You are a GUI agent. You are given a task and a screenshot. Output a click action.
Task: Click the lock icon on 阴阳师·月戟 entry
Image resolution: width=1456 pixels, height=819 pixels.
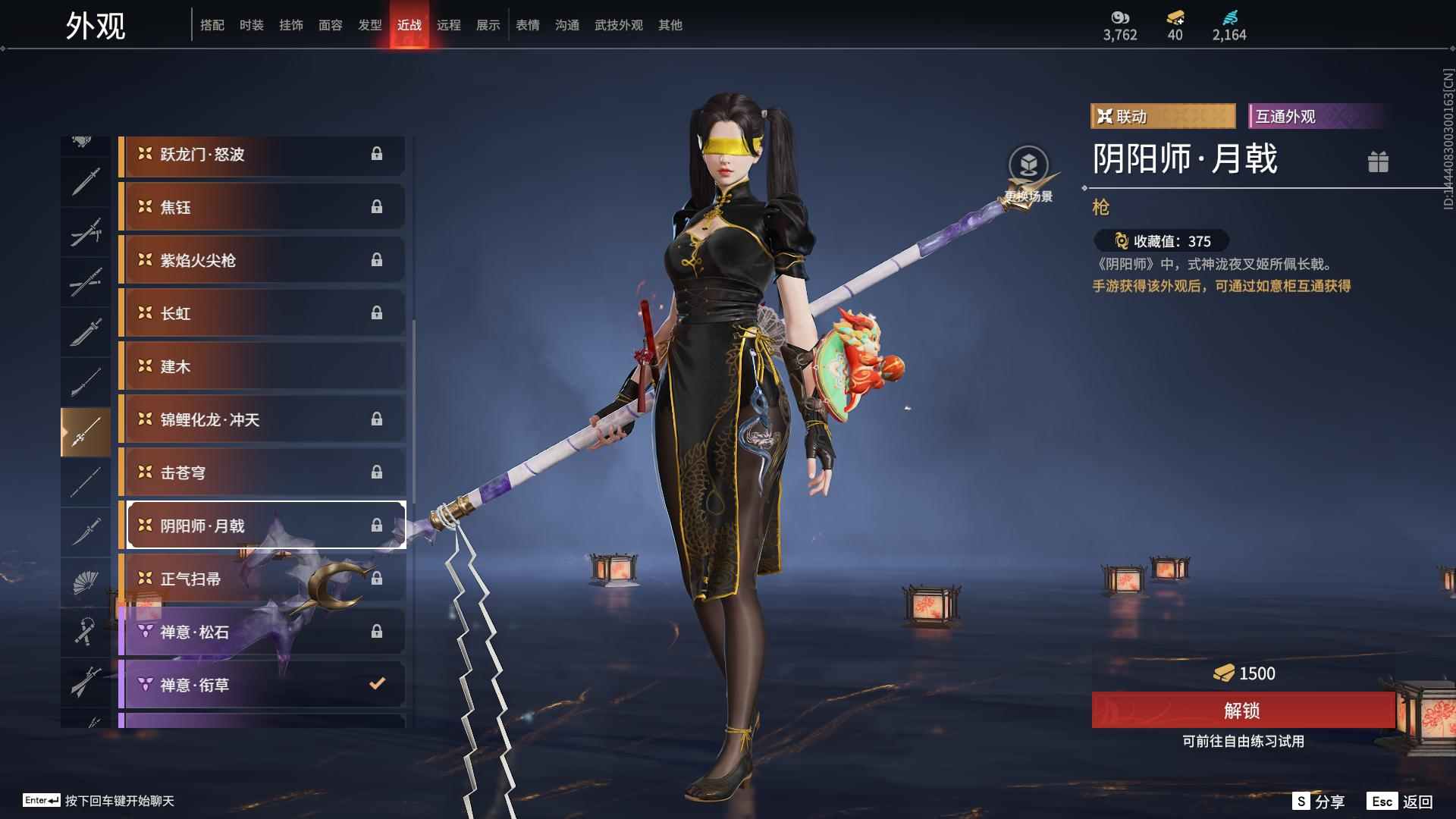(x=378, y=525)
